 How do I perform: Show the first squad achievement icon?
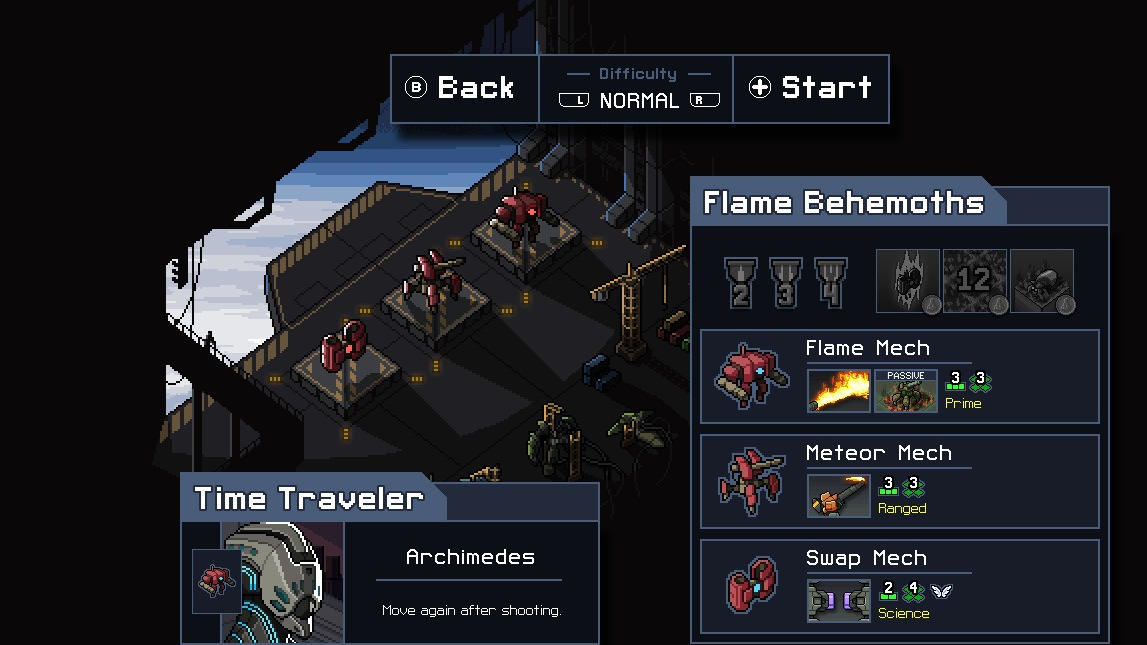[x=908, y=282]
